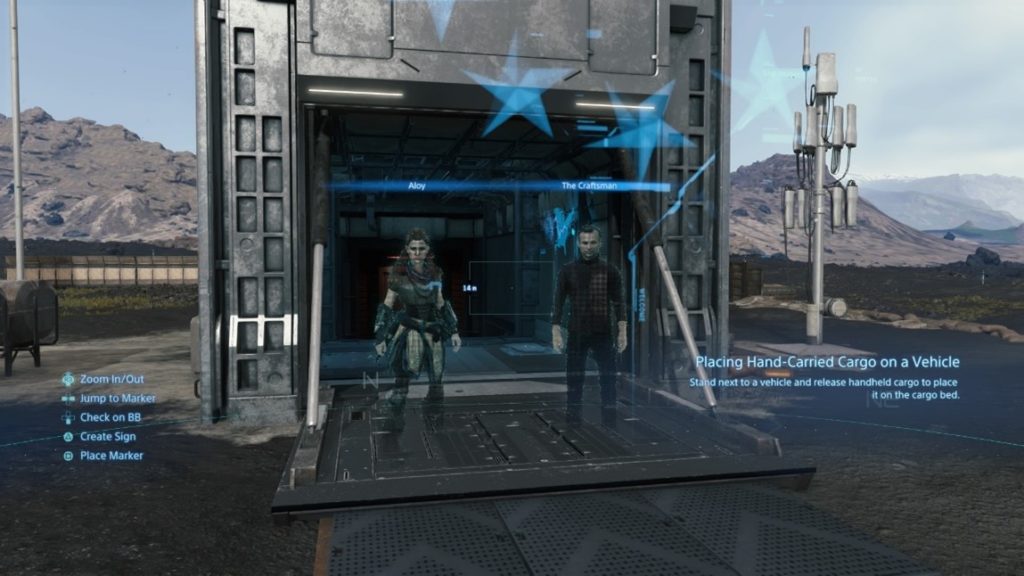Select Place Marker in the action list
Image resolution: width=1024 pixels, height=576 pixels.
pyautogui.click(x=111, y=456)
